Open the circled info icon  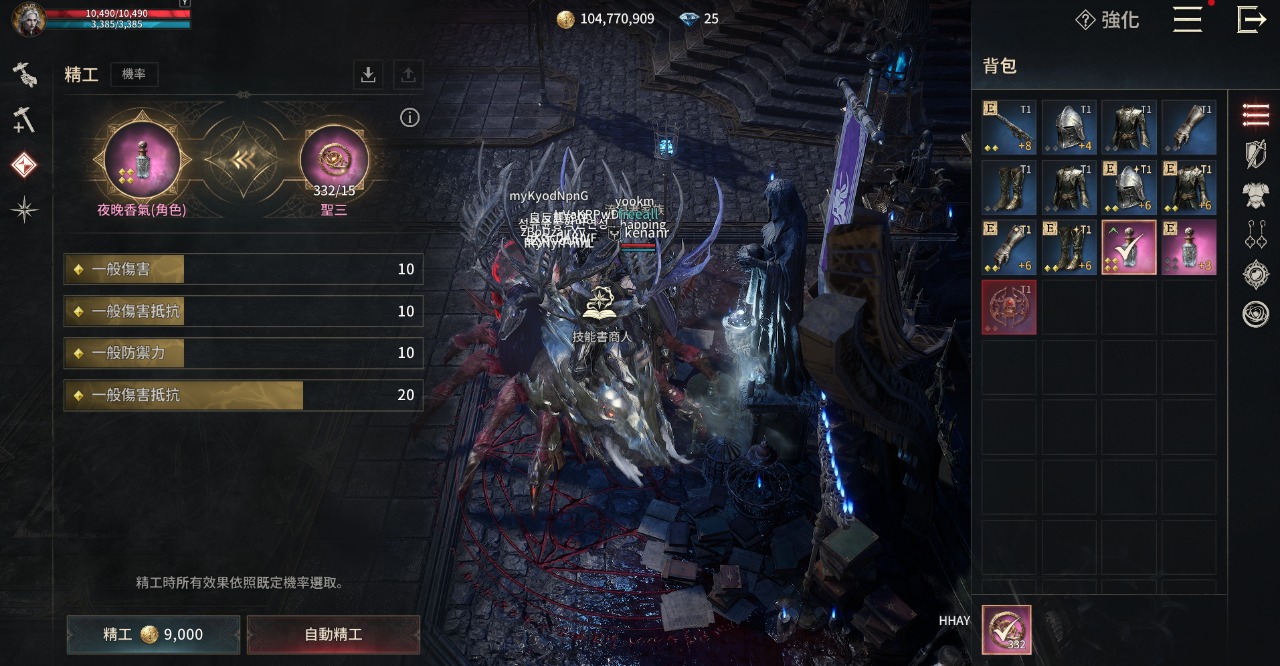pyautogui.click(x=409, y=118)
